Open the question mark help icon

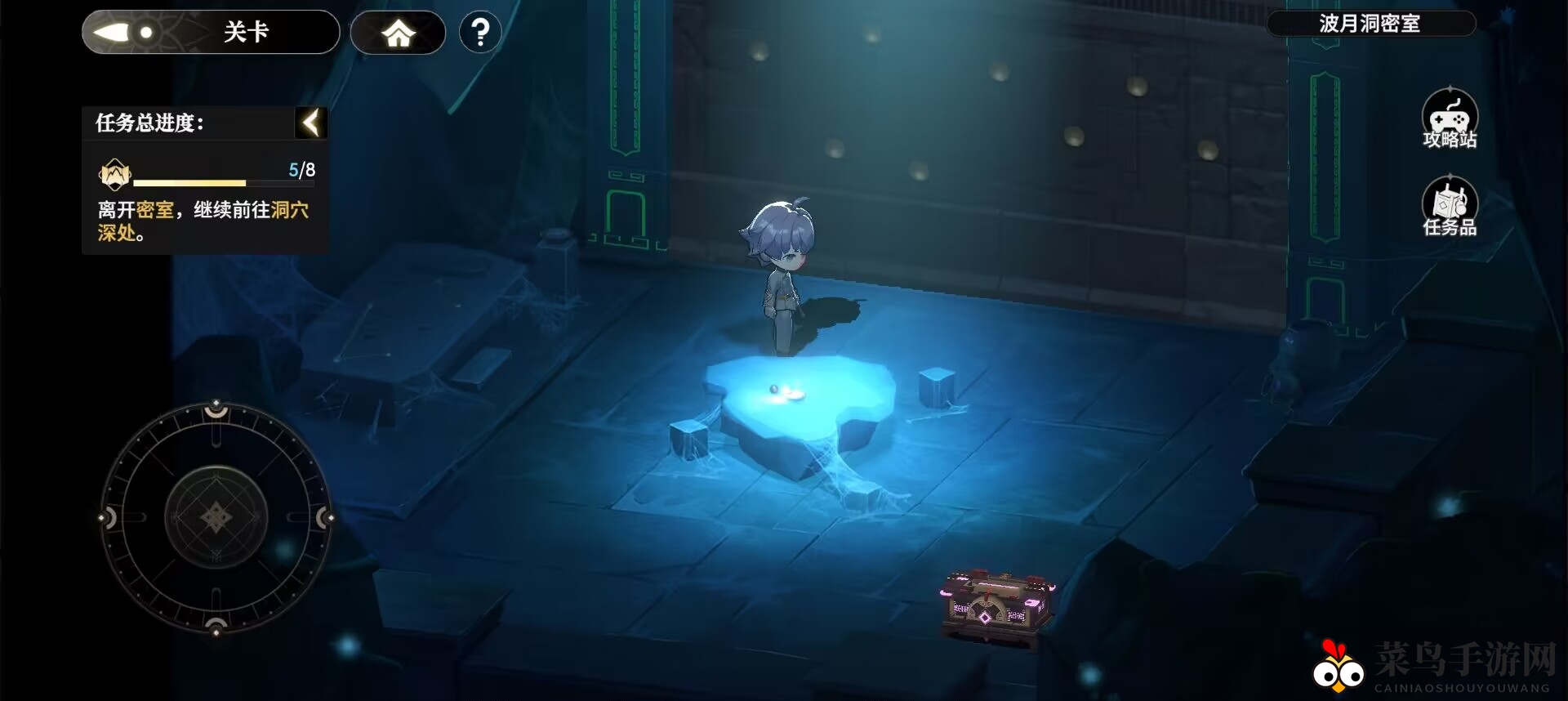point(480,32)
